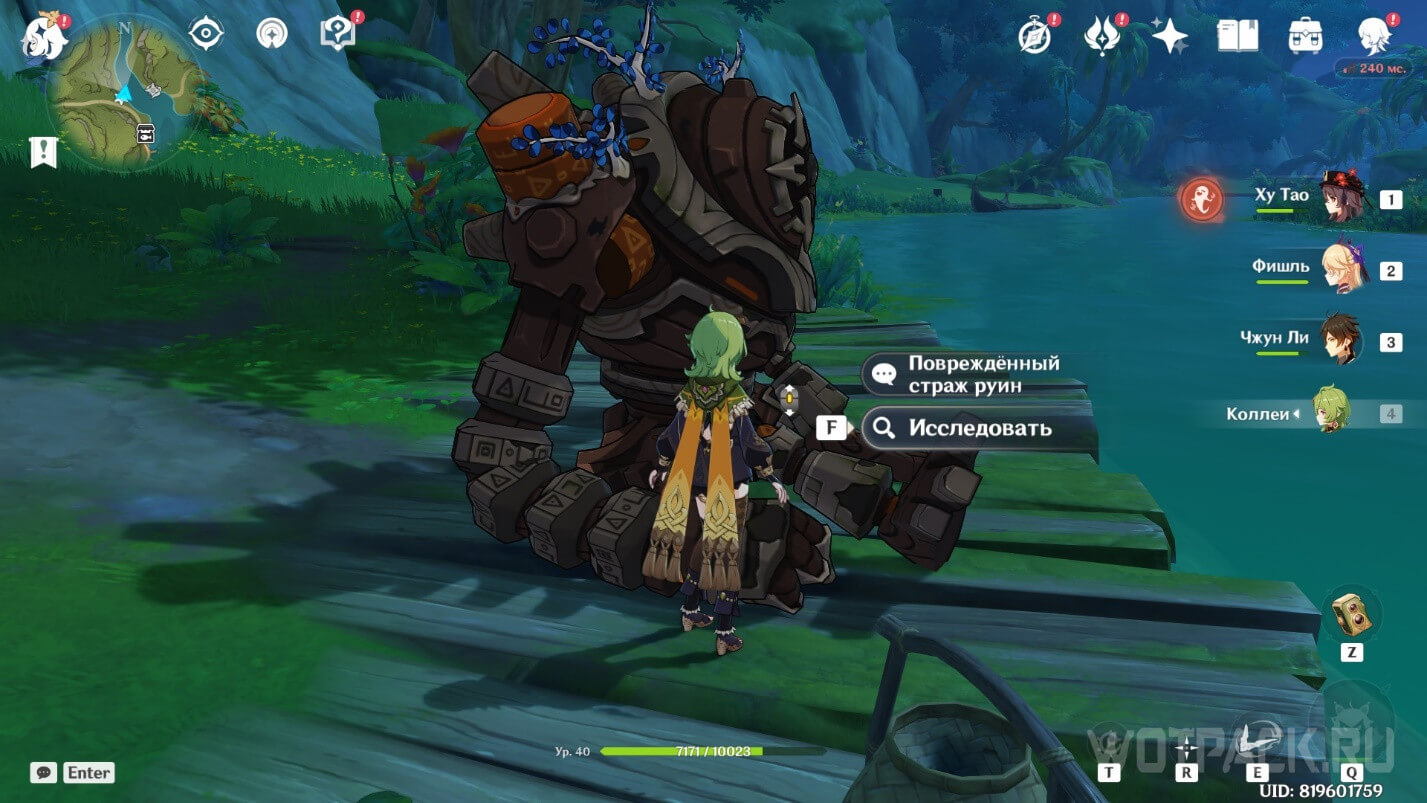Image resolution: width=1427 pixels, height=803 pixels.
Task: Click the quest exclamation marker icon
Action: click(x=44, y=152)
